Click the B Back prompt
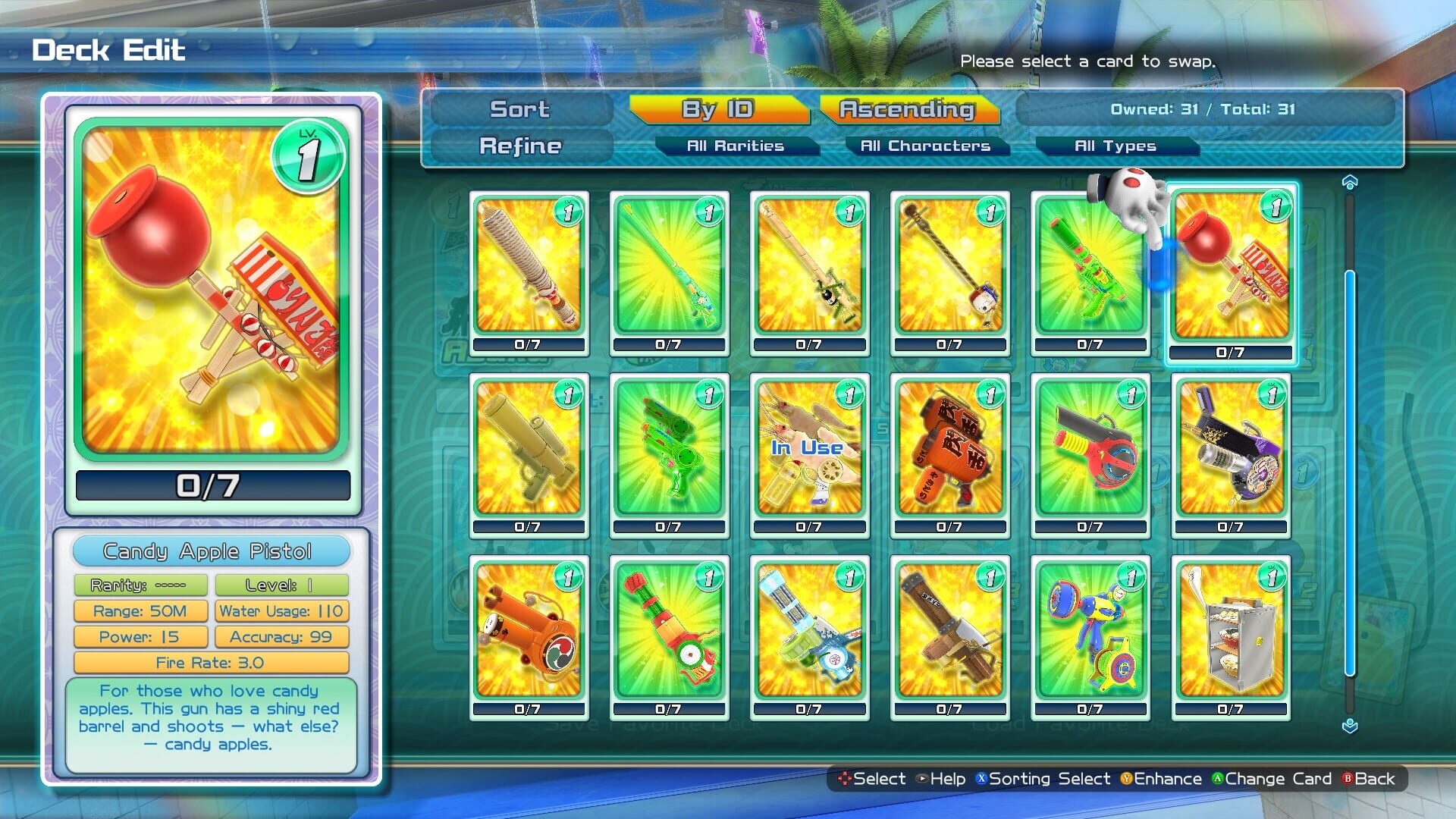The image size is (1456, 819). click(x=1370, y=779)
